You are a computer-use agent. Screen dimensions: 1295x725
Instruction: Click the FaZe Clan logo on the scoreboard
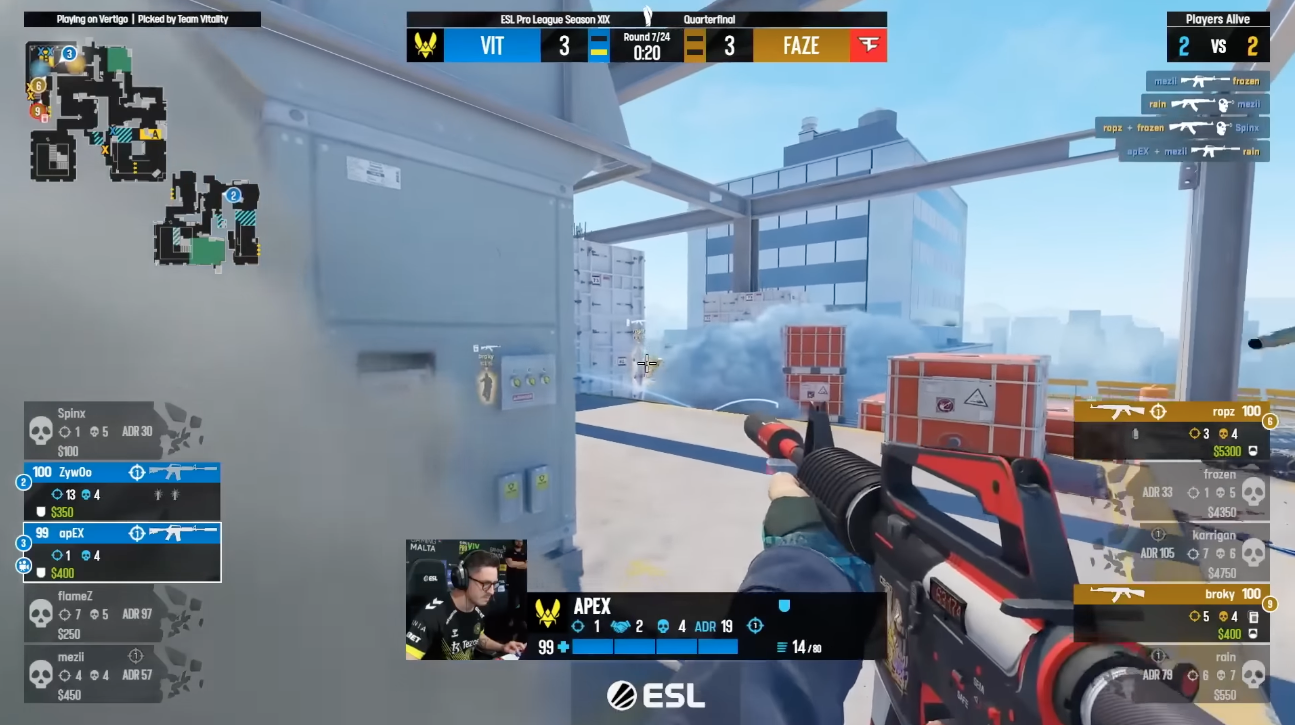tap(868, 44)
